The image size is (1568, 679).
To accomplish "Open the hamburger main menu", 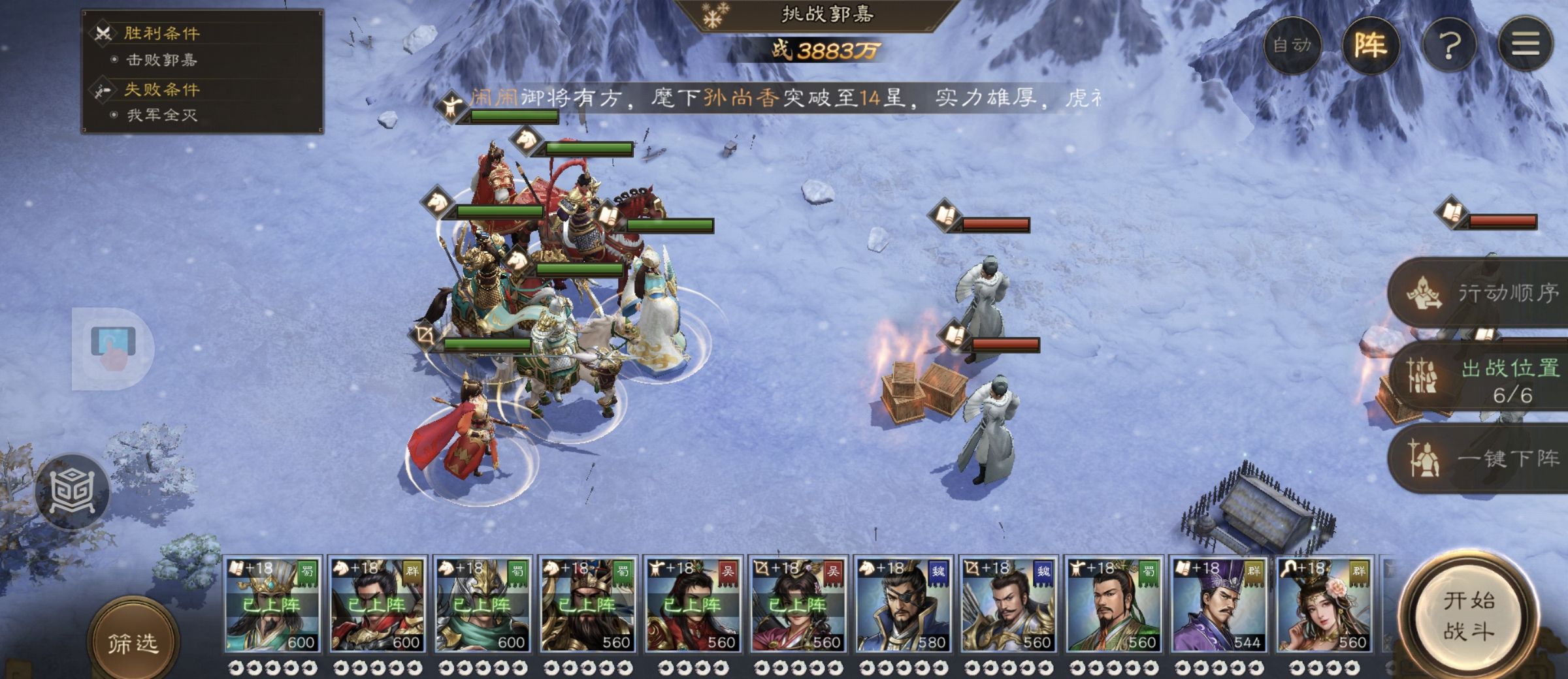I will coord(1525,44).
